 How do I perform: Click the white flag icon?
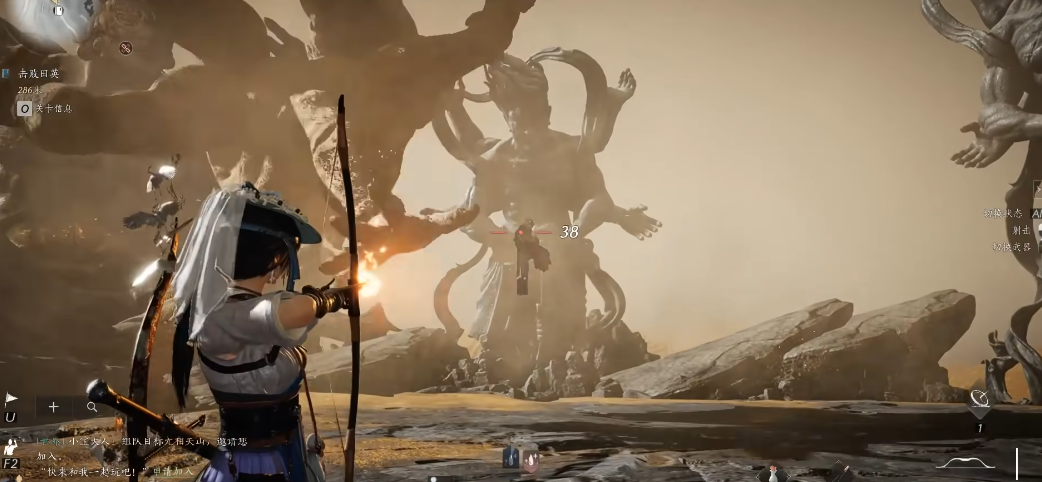pos(11,398)
